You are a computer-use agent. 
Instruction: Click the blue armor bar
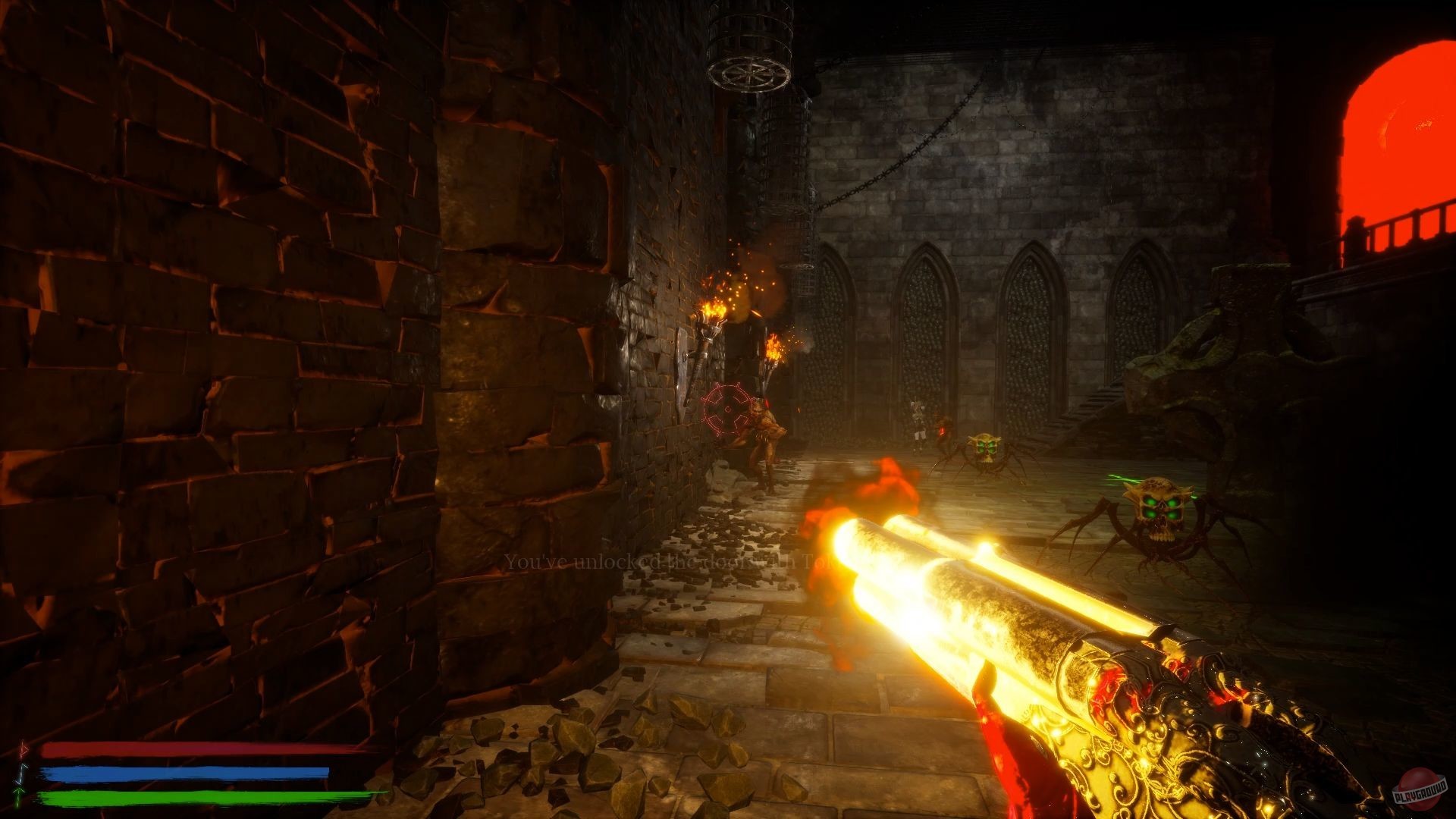point(190,773)
